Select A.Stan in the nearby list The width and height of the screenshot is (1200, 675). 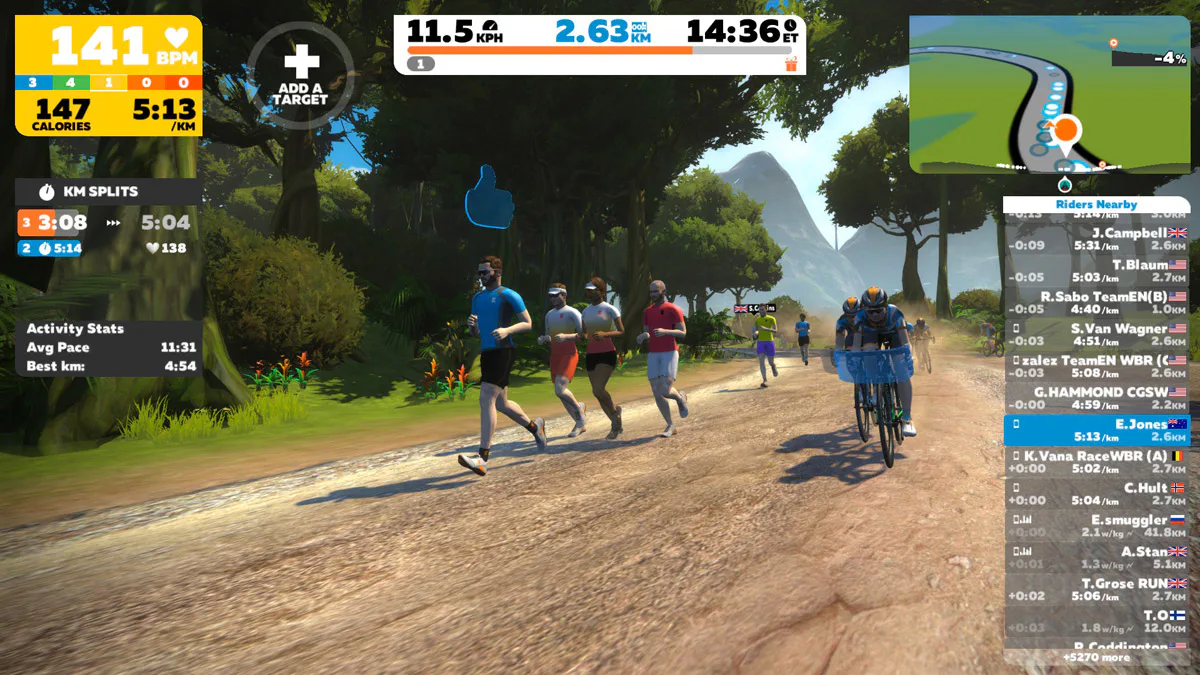coord(1097,558)
